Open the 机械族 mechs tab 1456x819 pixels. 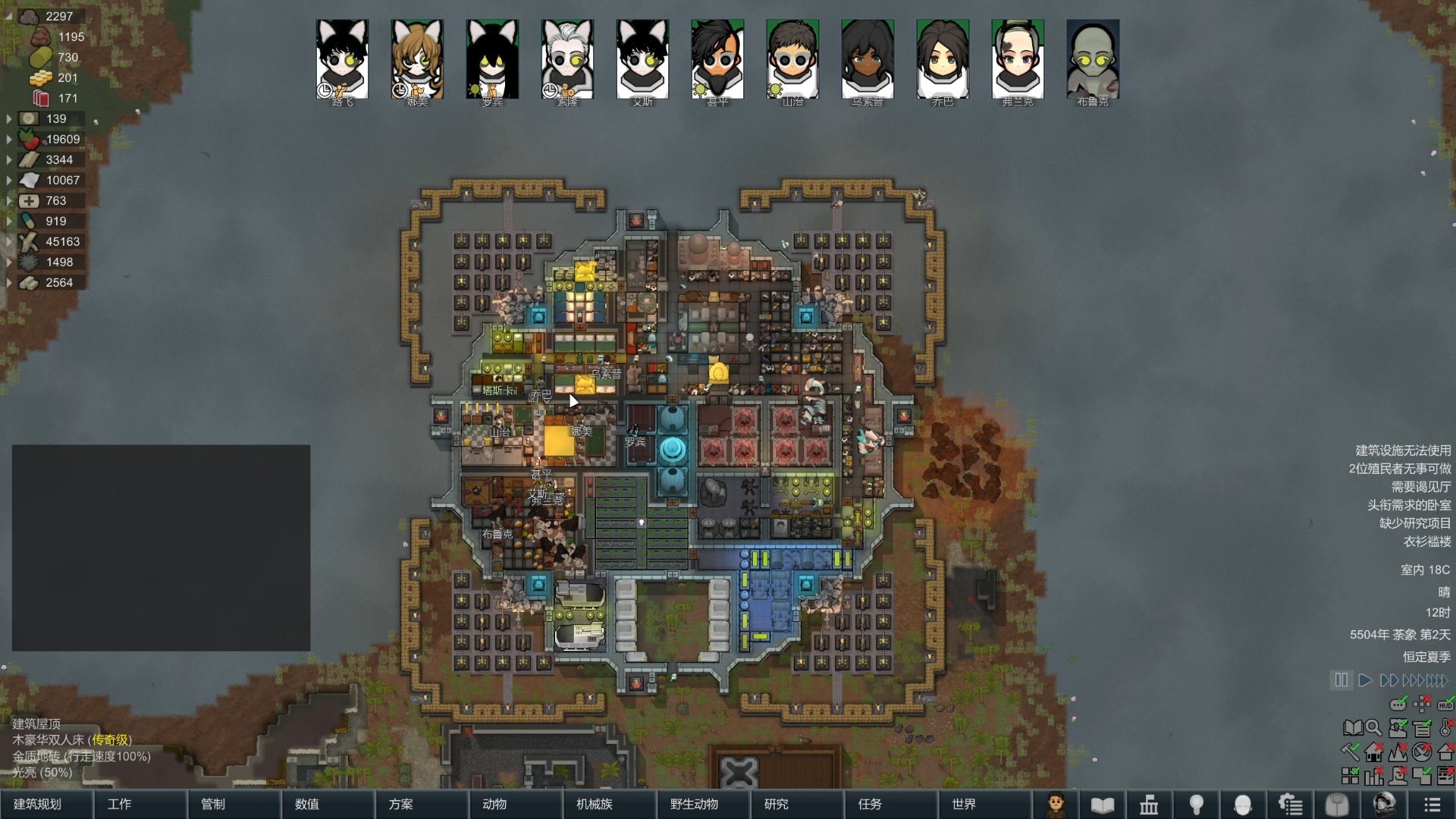pyautogui.click(x=595, y=804)
